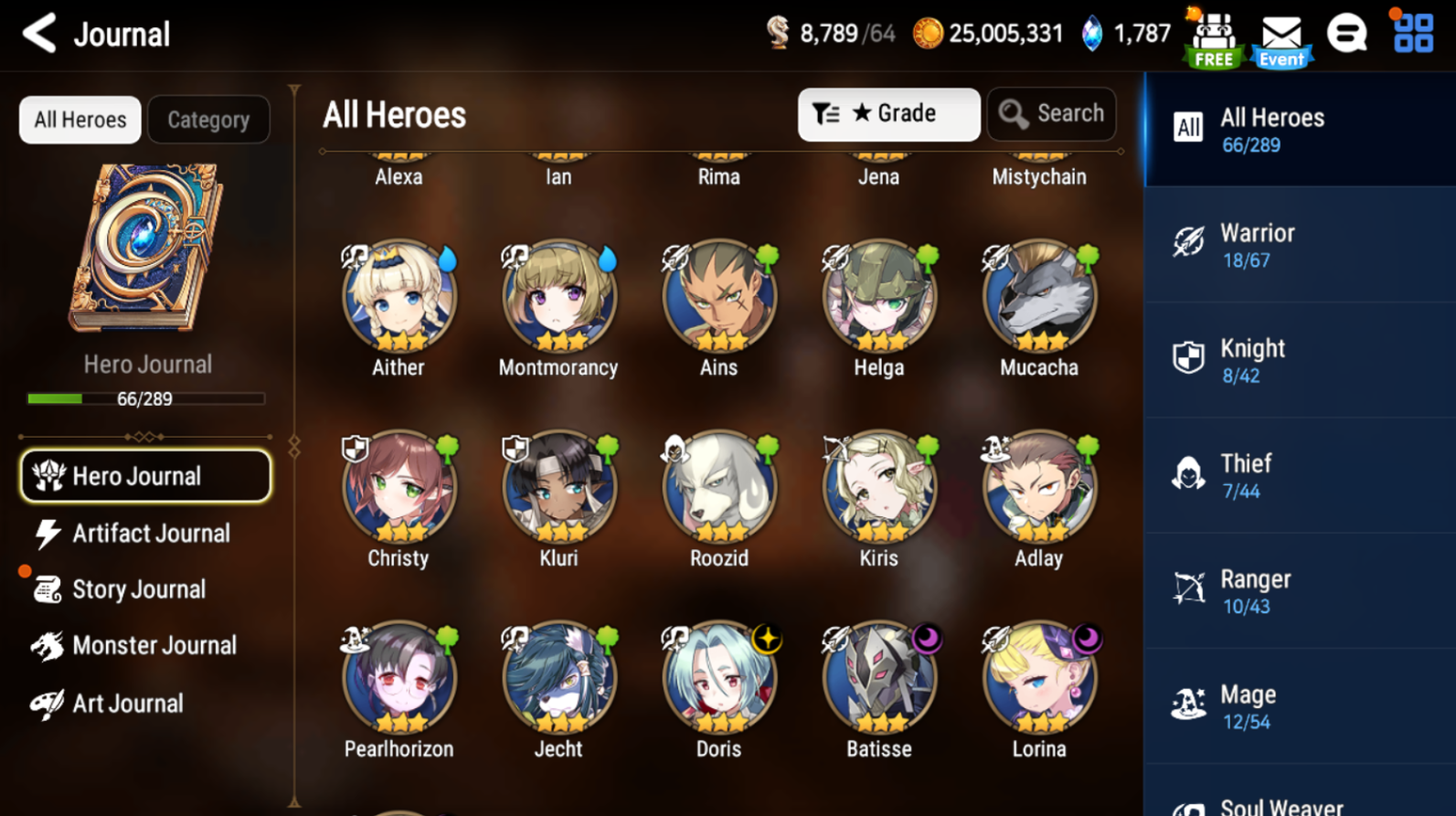Open the Grade sort dropdown
Screen dimensions: 1456x816
tap(888, 114)
